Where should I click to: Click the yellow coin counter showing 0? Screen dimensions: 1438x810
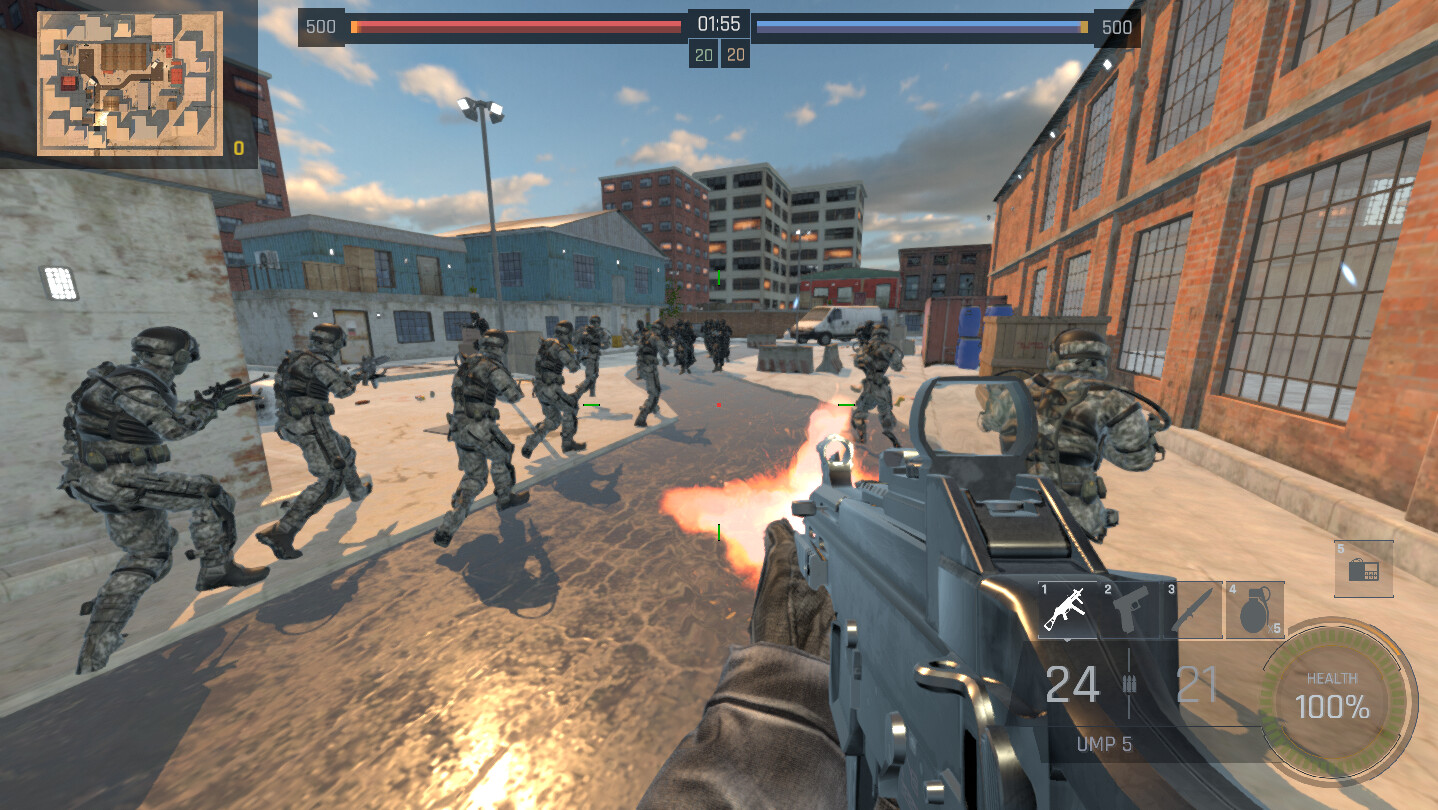[237, 148]
